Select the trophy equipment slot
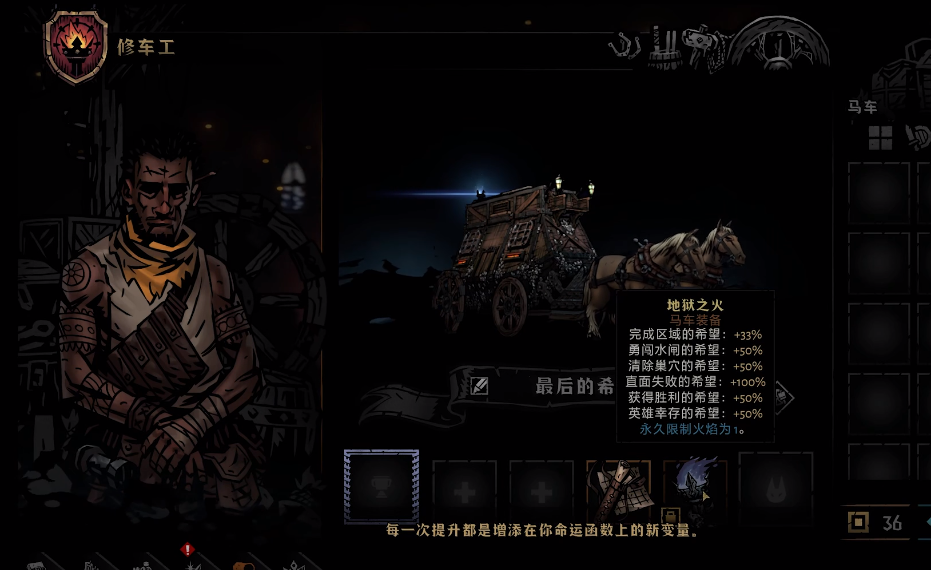 pyautogui.click(x=381, y=486)
